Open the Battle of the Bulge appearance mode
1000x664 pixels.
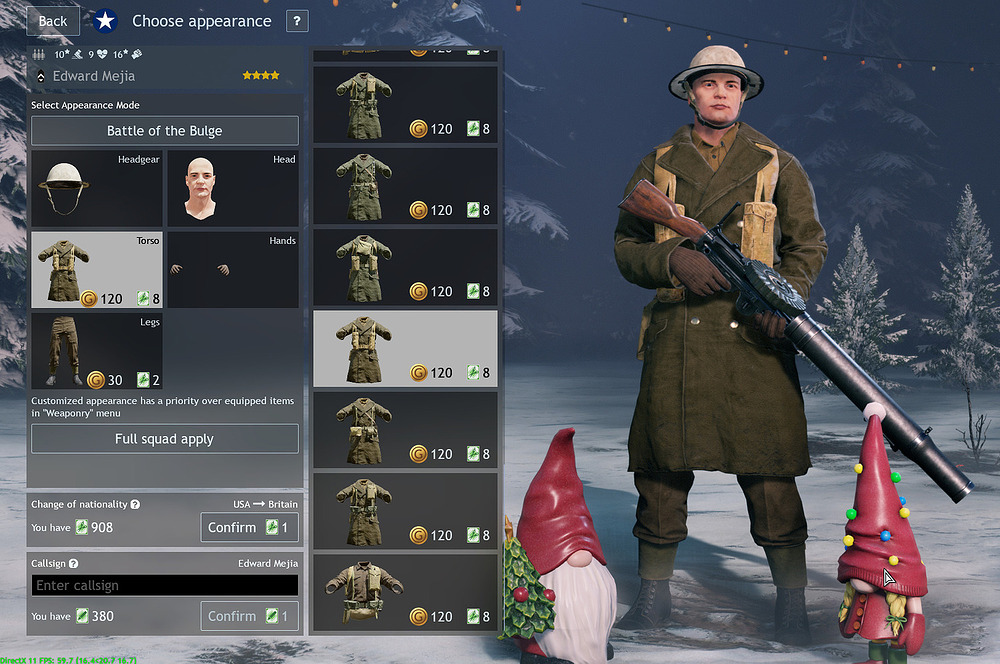(x=164, y=131)
